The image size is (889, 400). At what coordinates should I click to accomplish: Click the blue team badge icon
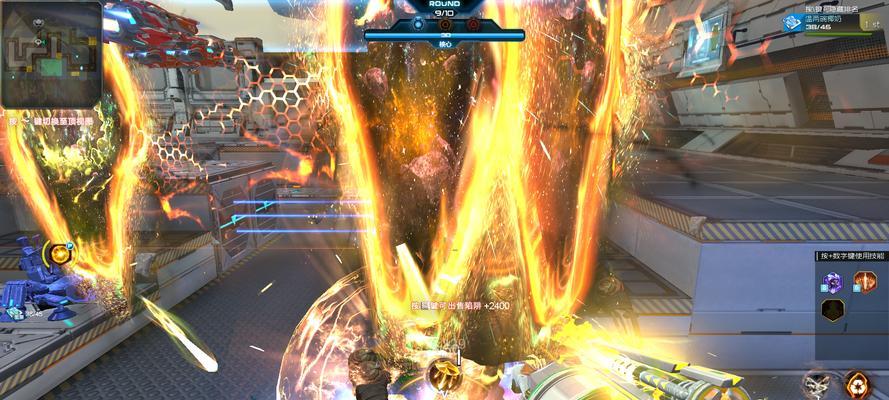(x=792, y=21)
